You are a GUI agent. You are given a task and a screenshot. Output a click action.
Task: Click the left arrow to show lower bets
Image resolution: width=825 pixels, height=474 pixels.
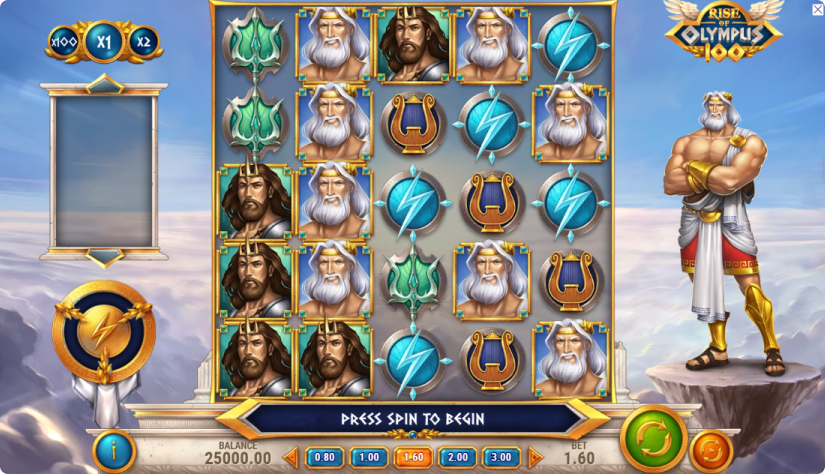(x=291, y=458)
